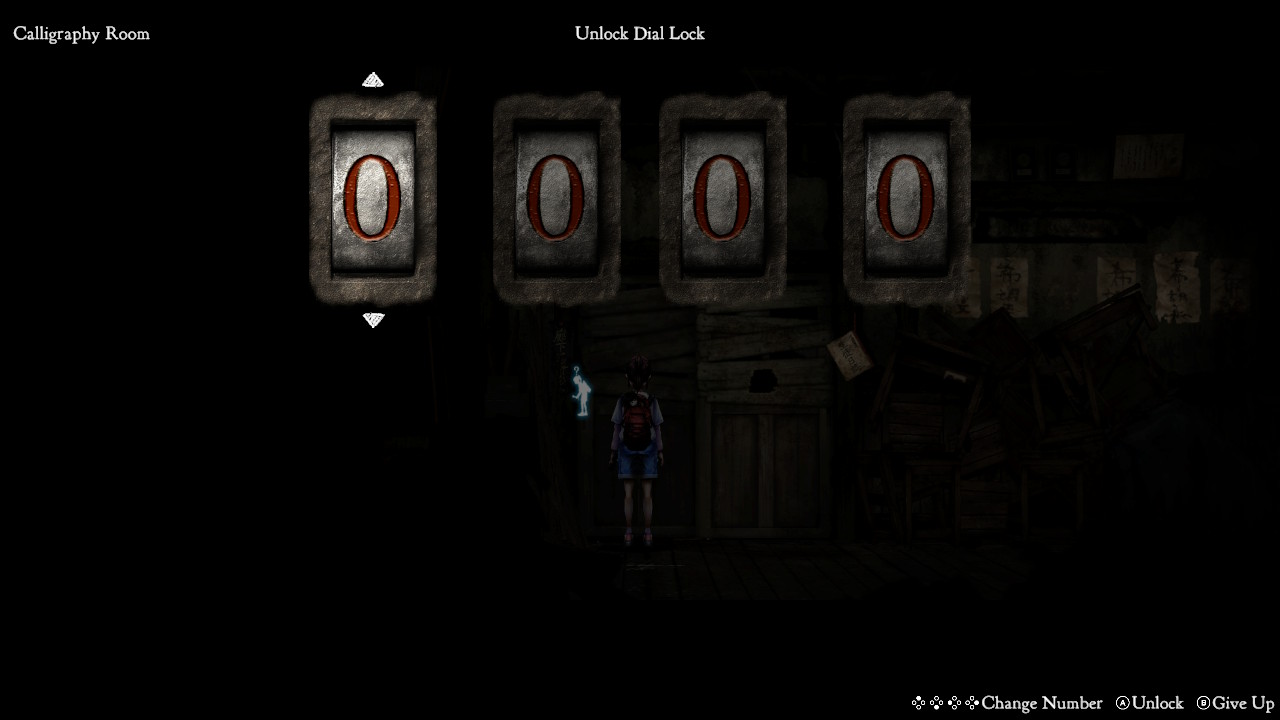The height and width of the screenshot is (720, 1280).
Task: Collapse the first dial using its lower arrow
Action: [x=373, y=320]
